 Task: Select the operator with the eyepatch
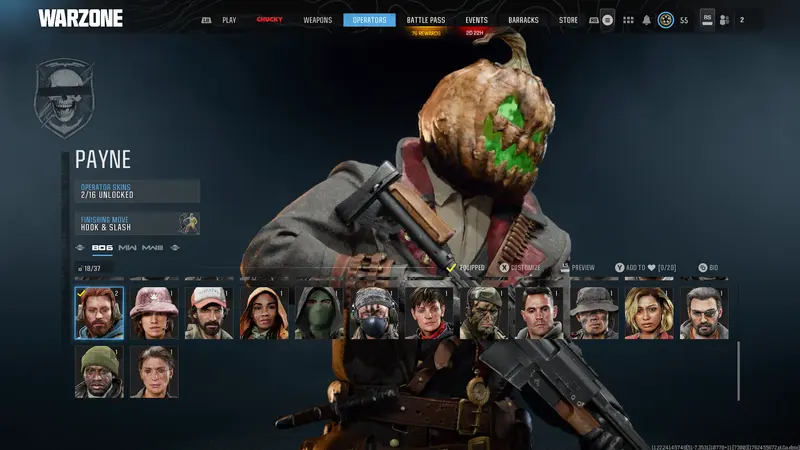[704, 313]
